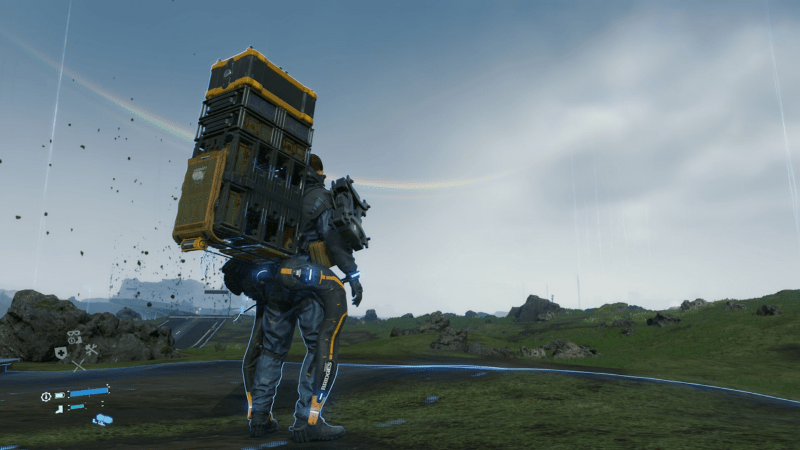Open the crossed wrench tools icon

pos(91,350)
